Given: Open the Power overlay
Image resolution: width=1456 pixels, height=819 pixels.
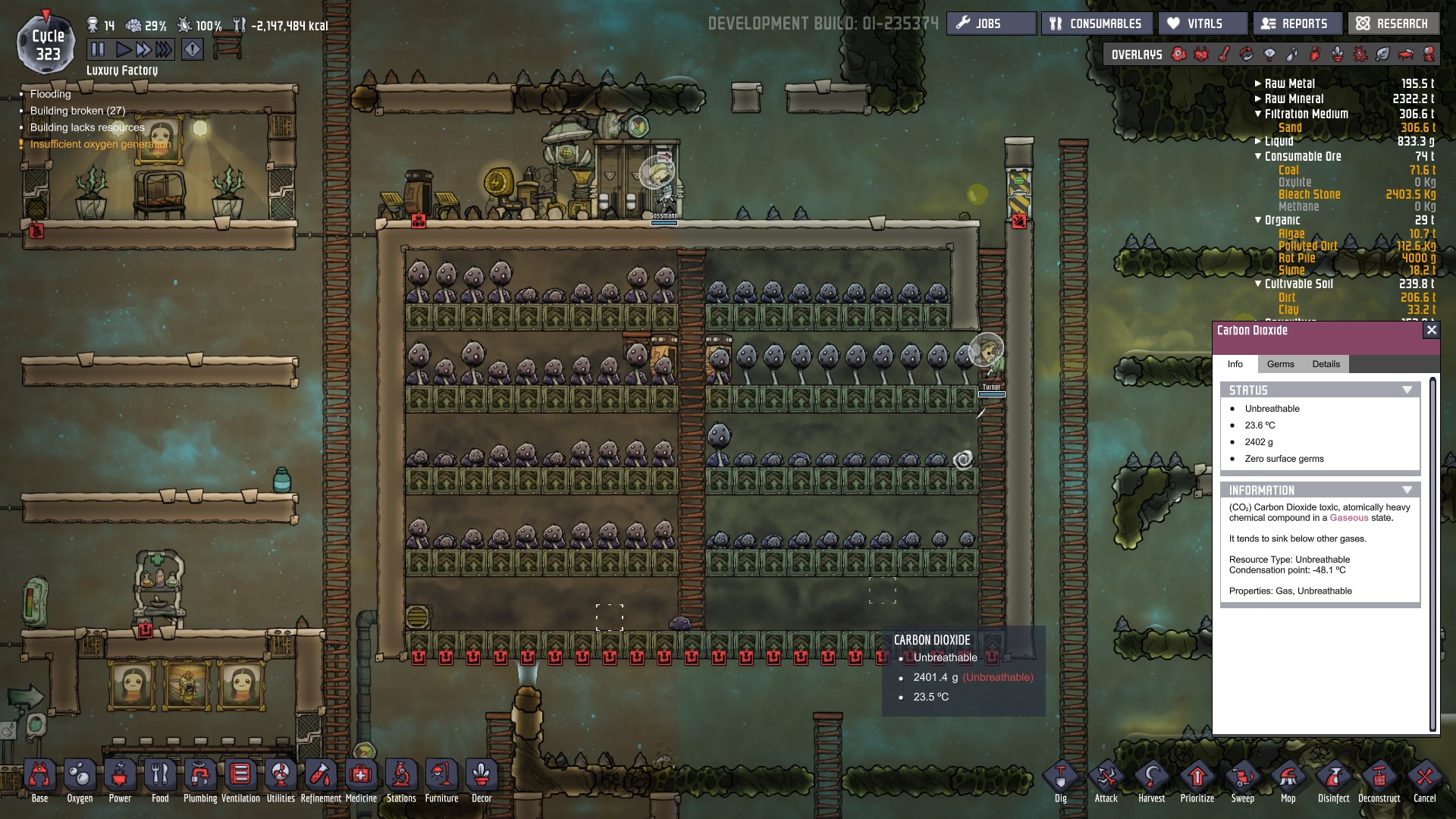Looking at the screenshot, I should [x=1200, y=54].
